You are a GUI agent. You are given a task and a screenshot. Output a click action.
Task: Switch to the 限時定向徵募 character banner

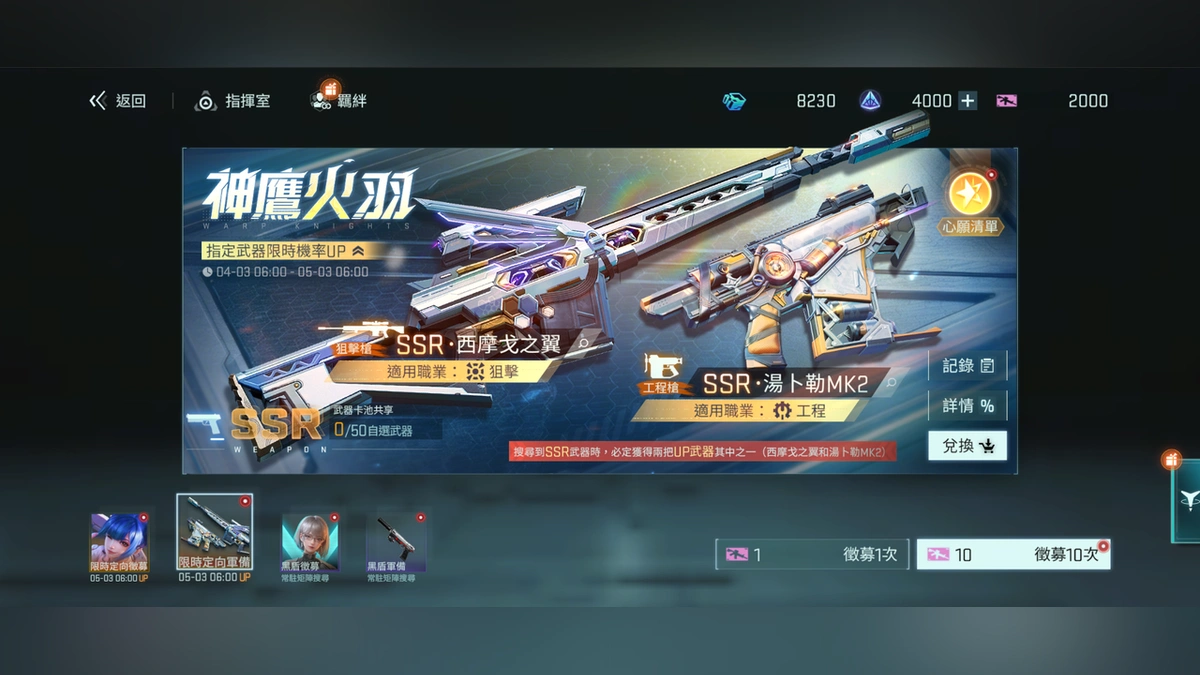[x=119, y=543]
